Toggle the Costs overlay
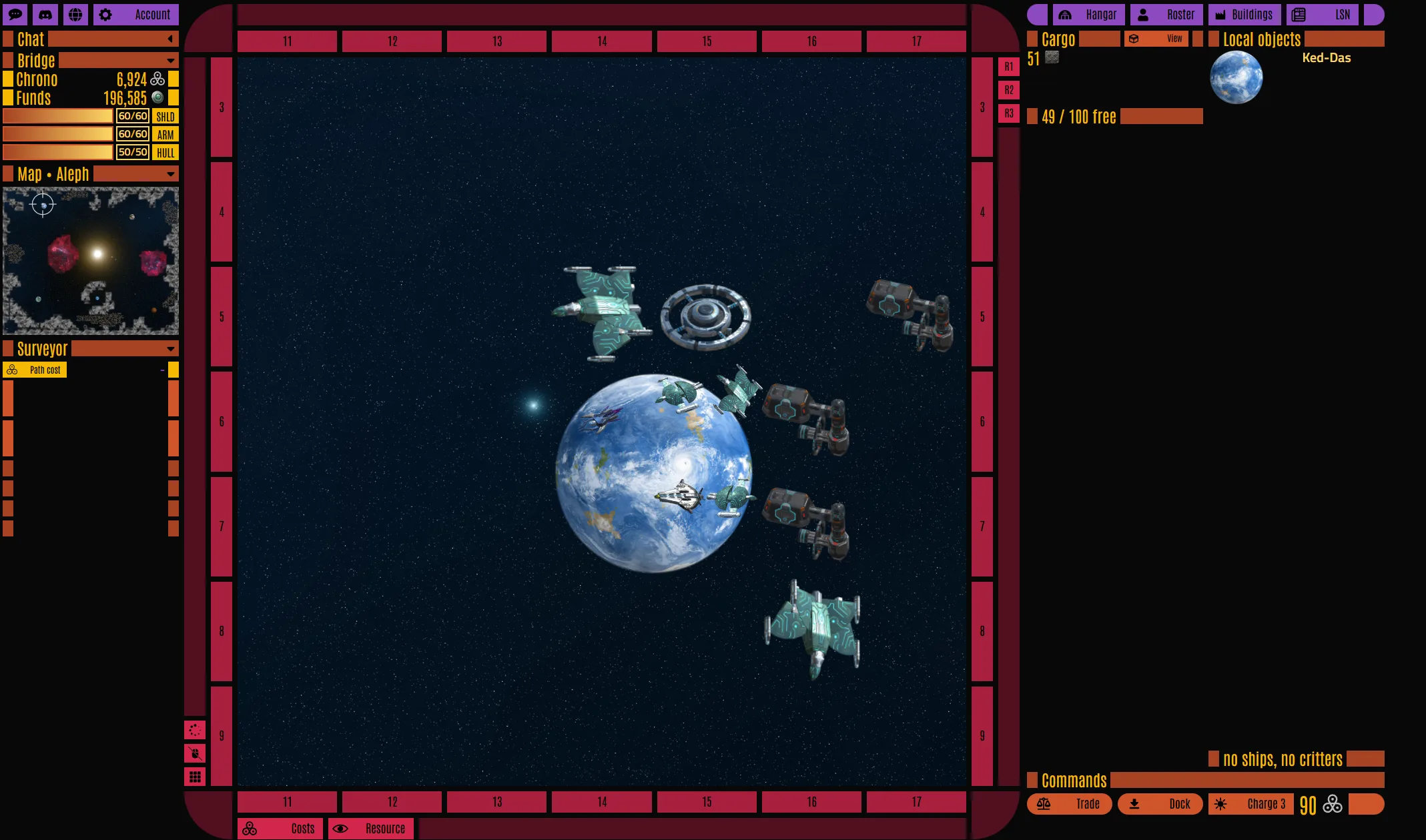 click(280, 829)
